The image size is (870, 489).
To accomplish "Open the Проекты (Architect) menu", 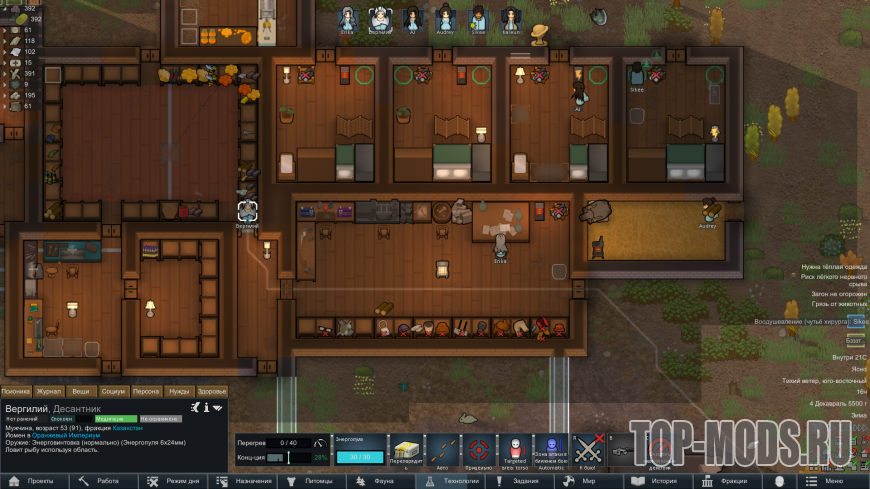I will click(x=36, y=481).
